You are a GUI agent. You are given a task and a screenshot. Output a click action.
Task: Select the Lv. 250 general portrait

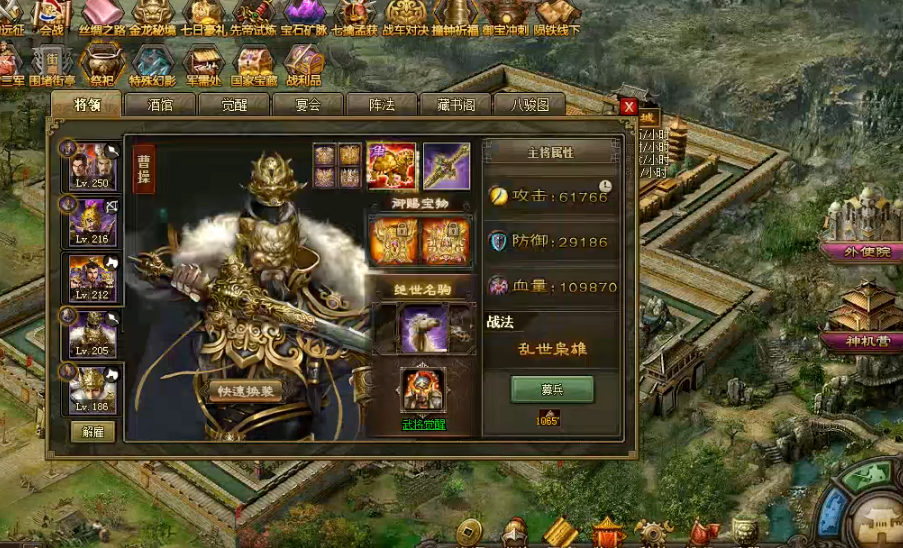coord(93,167)
